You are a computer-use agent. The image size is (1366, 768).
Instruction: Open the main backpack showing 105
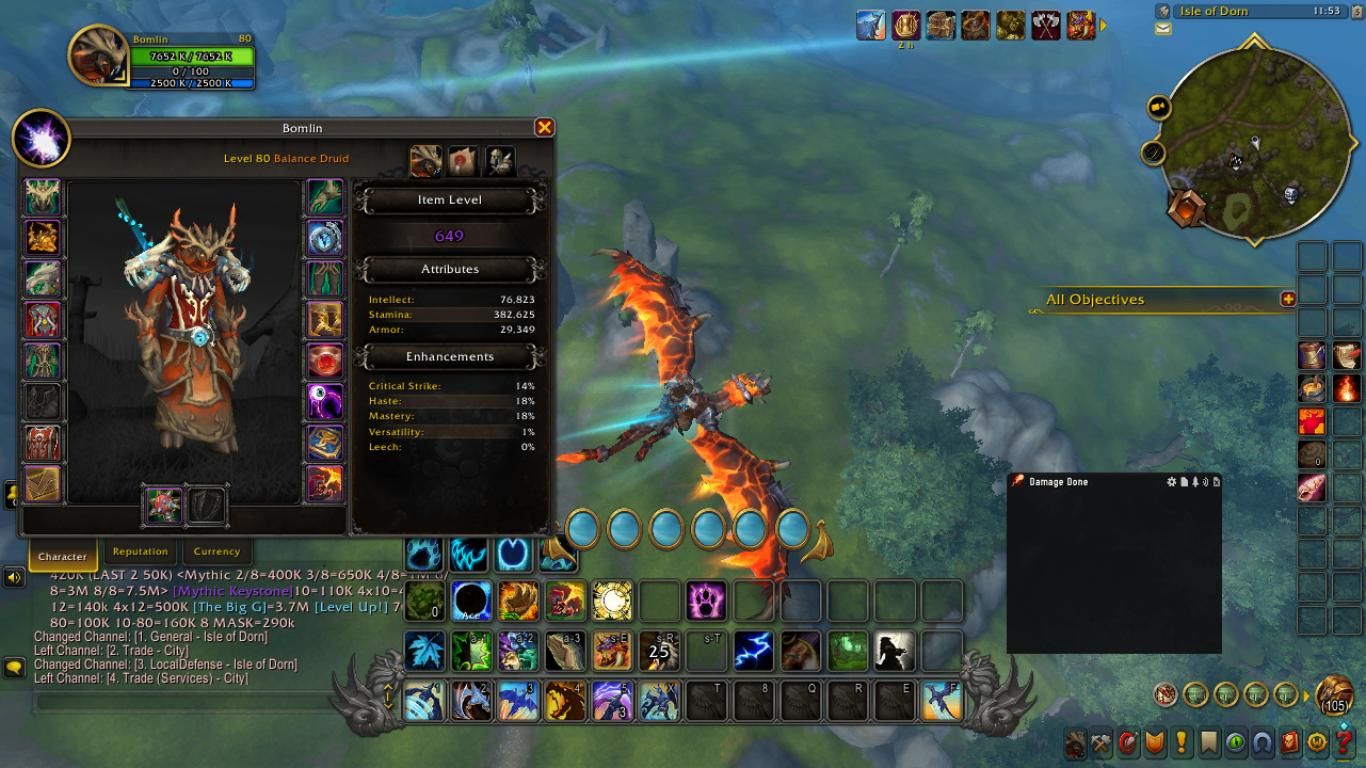[x=1335, y=695]
